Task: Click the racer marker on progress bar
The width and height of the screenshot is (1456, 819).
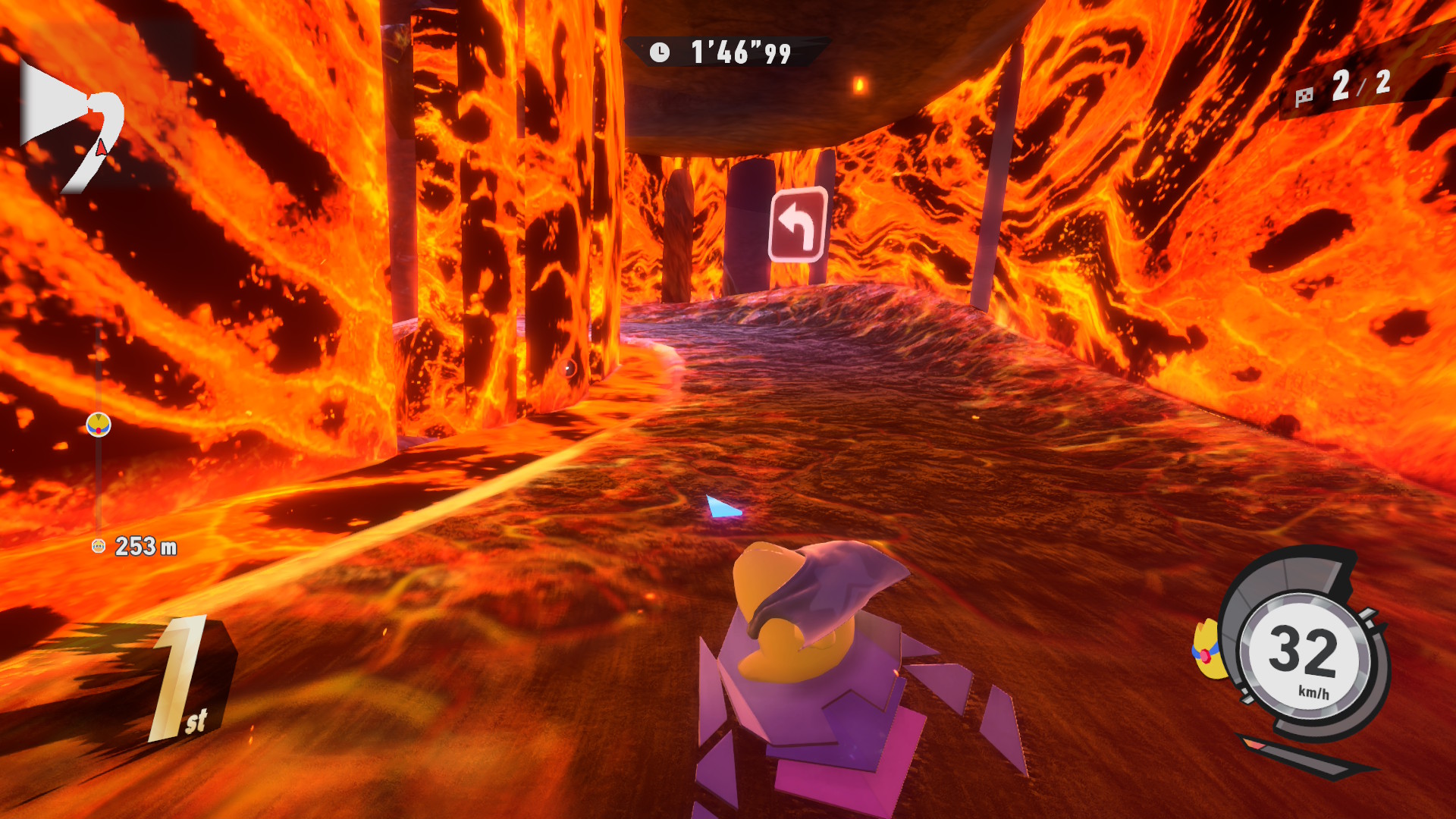Action: point(99,425)
